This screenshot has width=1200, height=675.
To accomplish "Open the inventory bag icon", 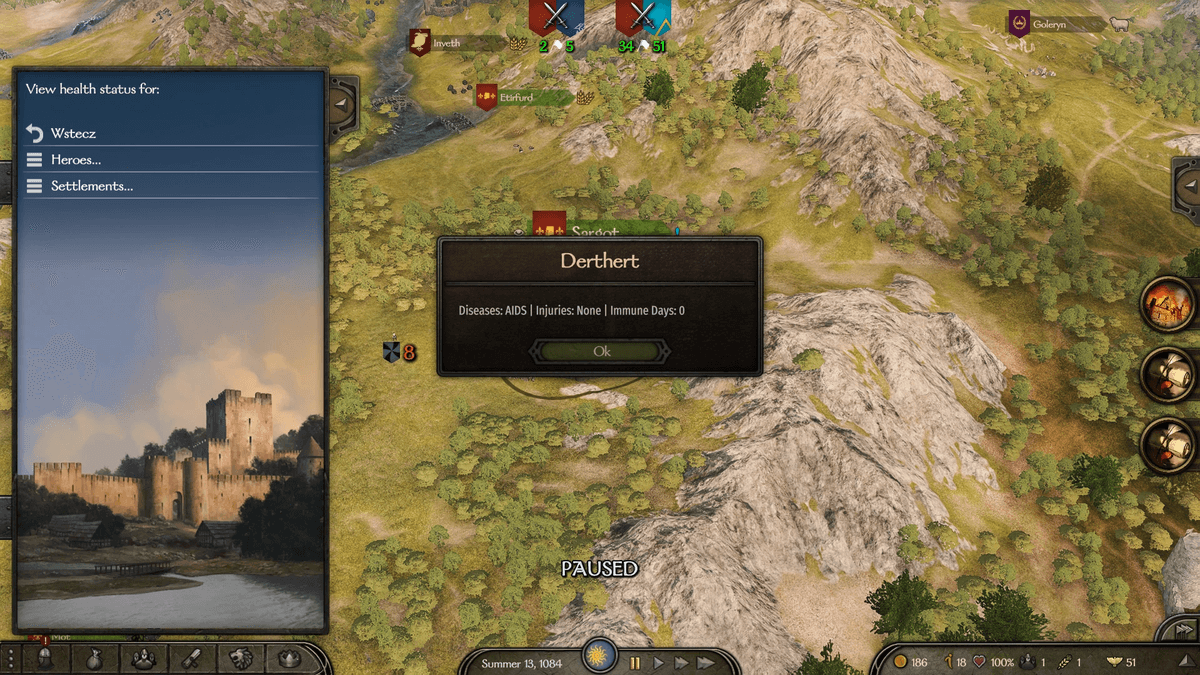I will click(x=93, y=659).
